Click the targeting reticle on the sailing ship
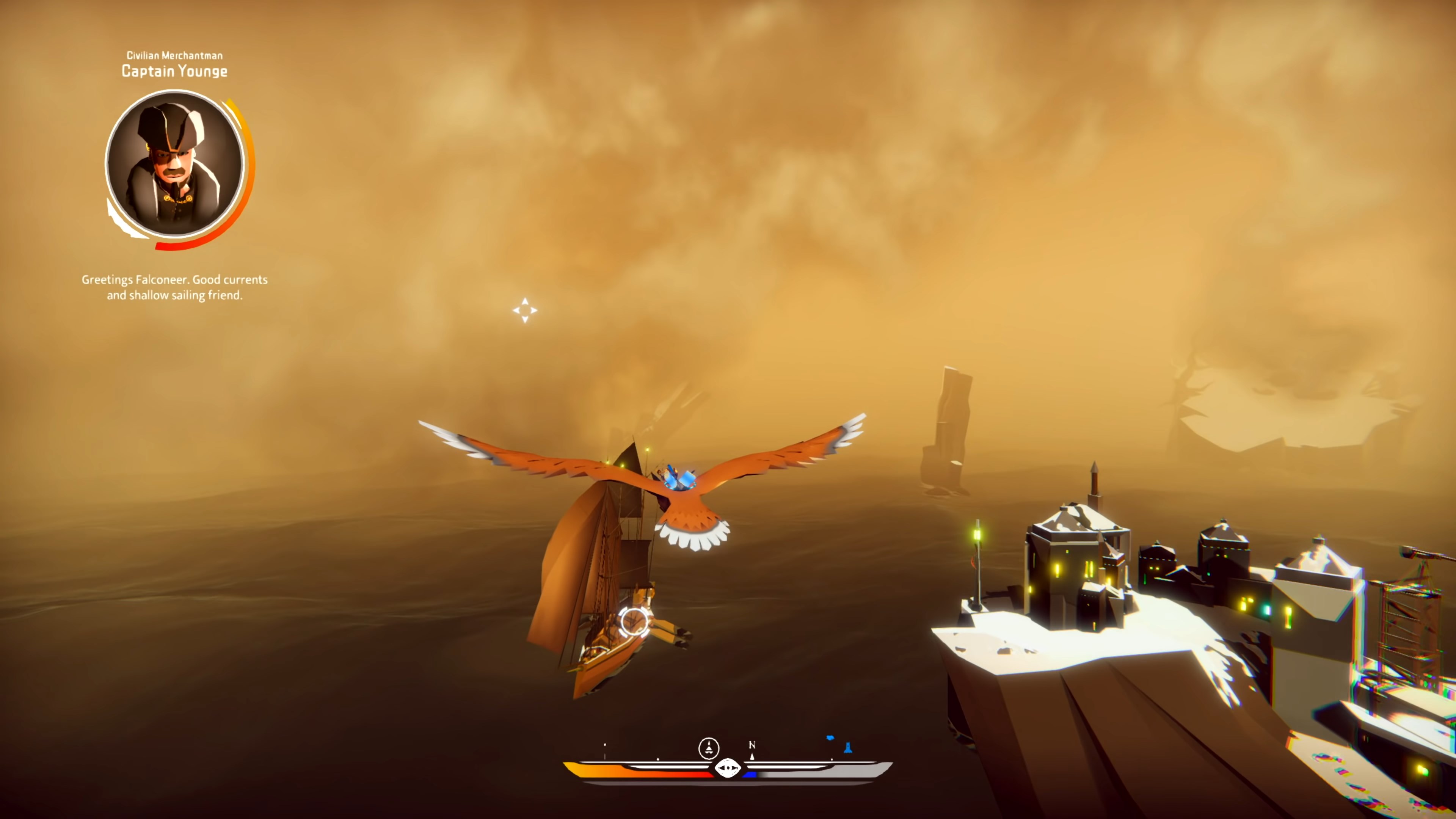This screenshot has width=1456, height=819. pyautogui.click(x=633, y=623)
